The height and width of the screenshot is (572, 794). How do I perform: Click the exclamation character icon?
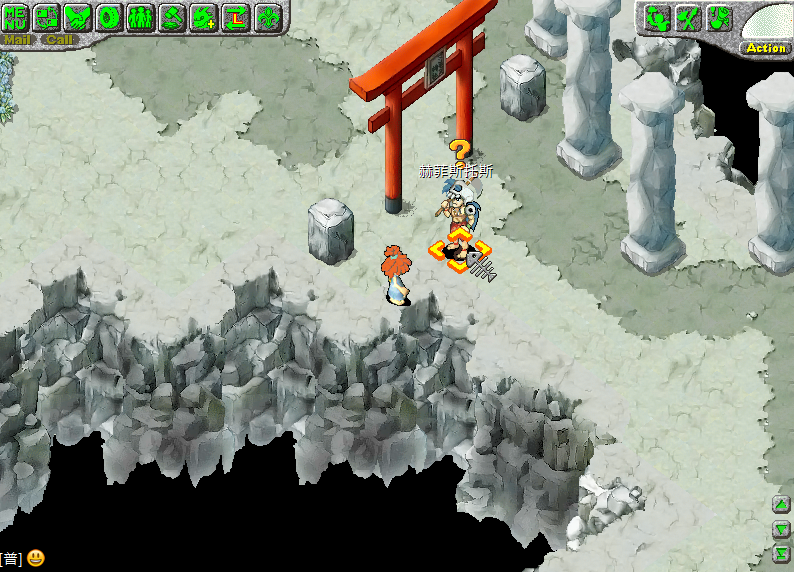pyautogui.click(x=720, y=18)
